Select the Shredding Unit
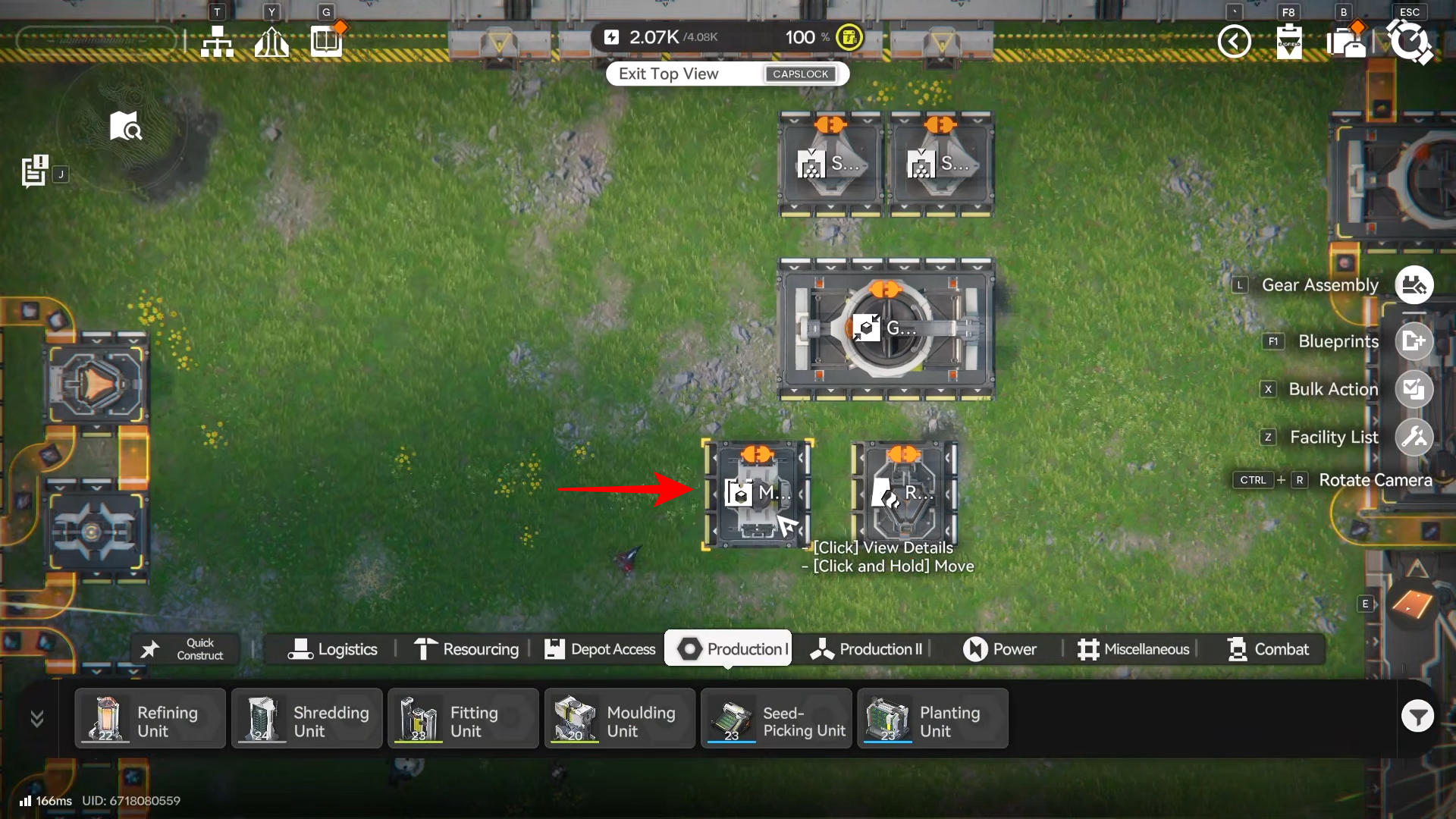Image resolution: width=1456 pixels, height=819 pixels. 307,719
